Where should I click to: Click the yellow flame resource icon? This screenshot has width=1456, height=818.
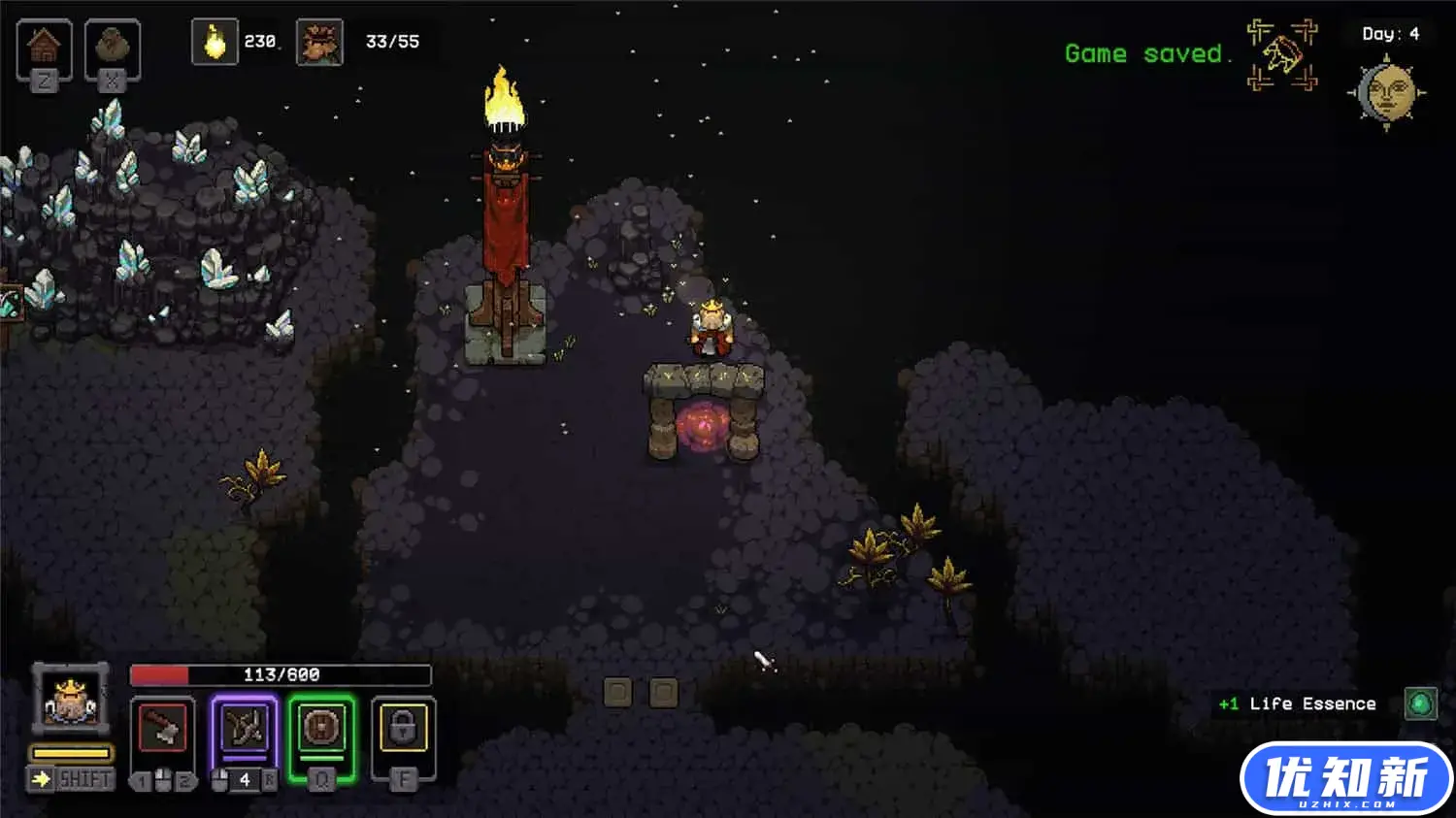(215, 43)
